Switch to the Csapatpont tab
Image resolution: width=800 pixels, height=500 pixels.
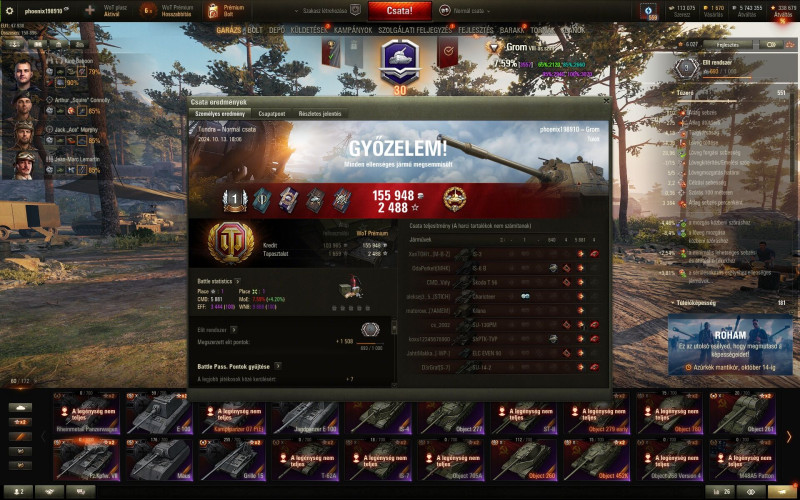click(272, 114)
